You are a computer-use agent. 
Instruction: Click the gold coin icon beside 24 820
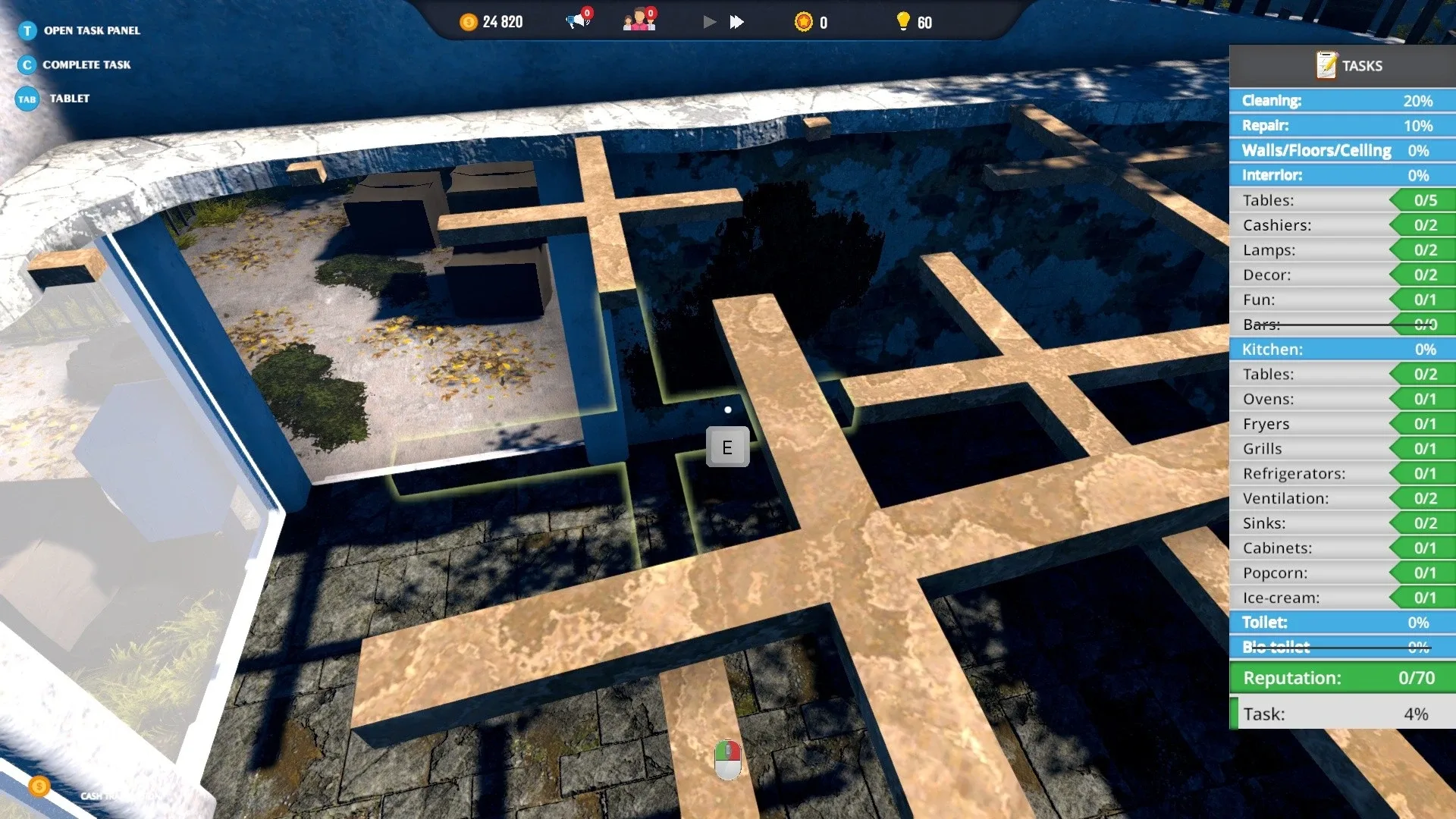click(468, 22)
